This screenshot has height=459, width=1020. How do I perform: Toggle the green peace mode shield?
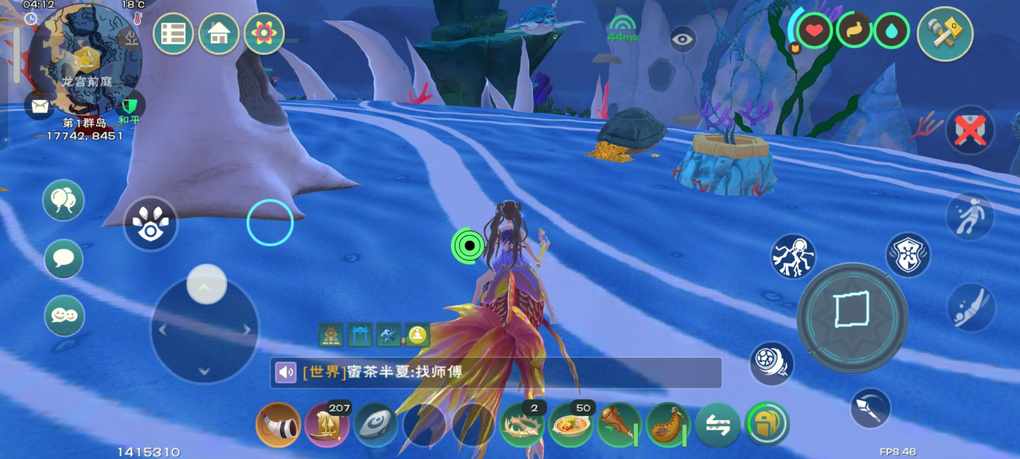click(x=129, y=105)
